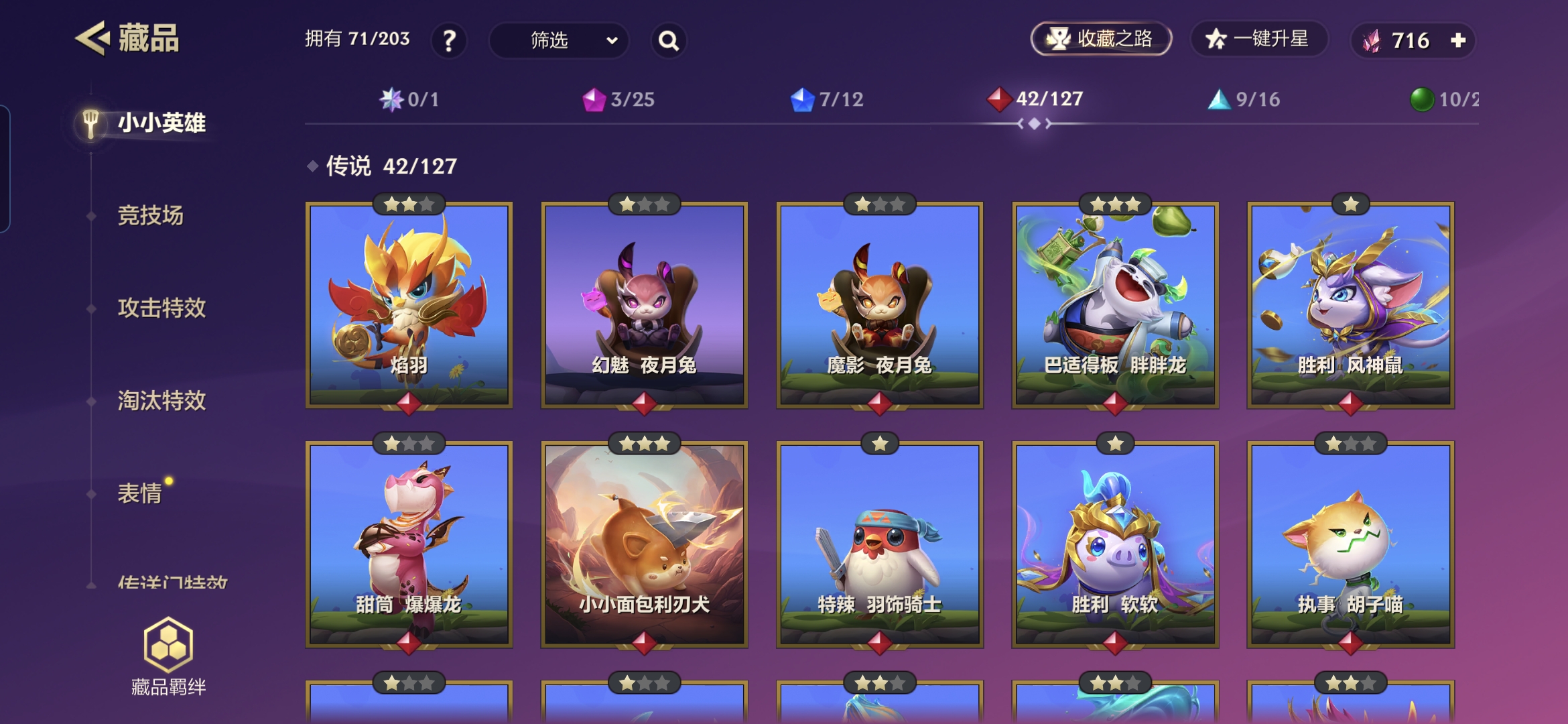Open the question mark help button

(449, 41)
